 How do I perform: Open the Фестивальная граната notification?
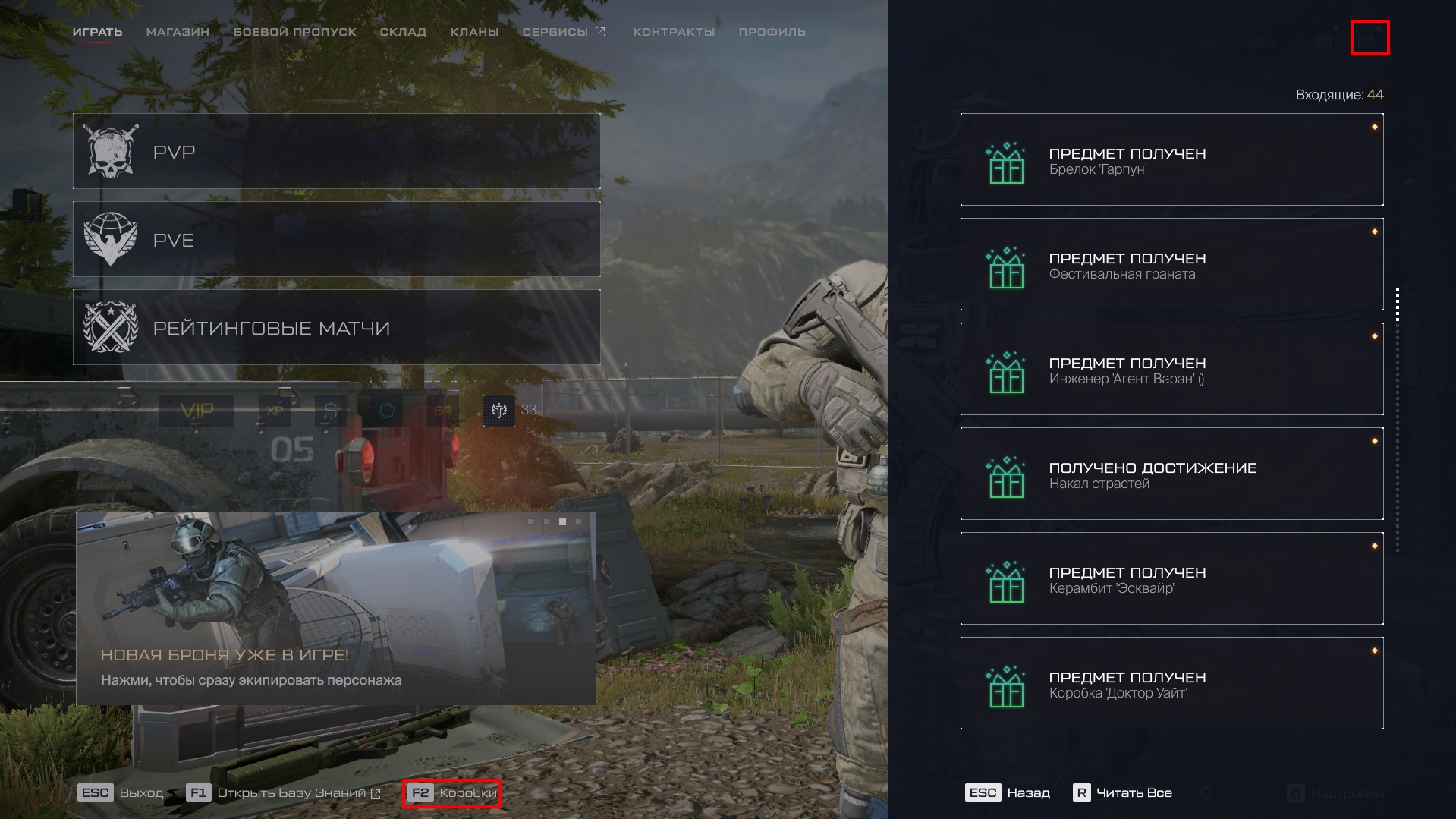coord(1171,264)
